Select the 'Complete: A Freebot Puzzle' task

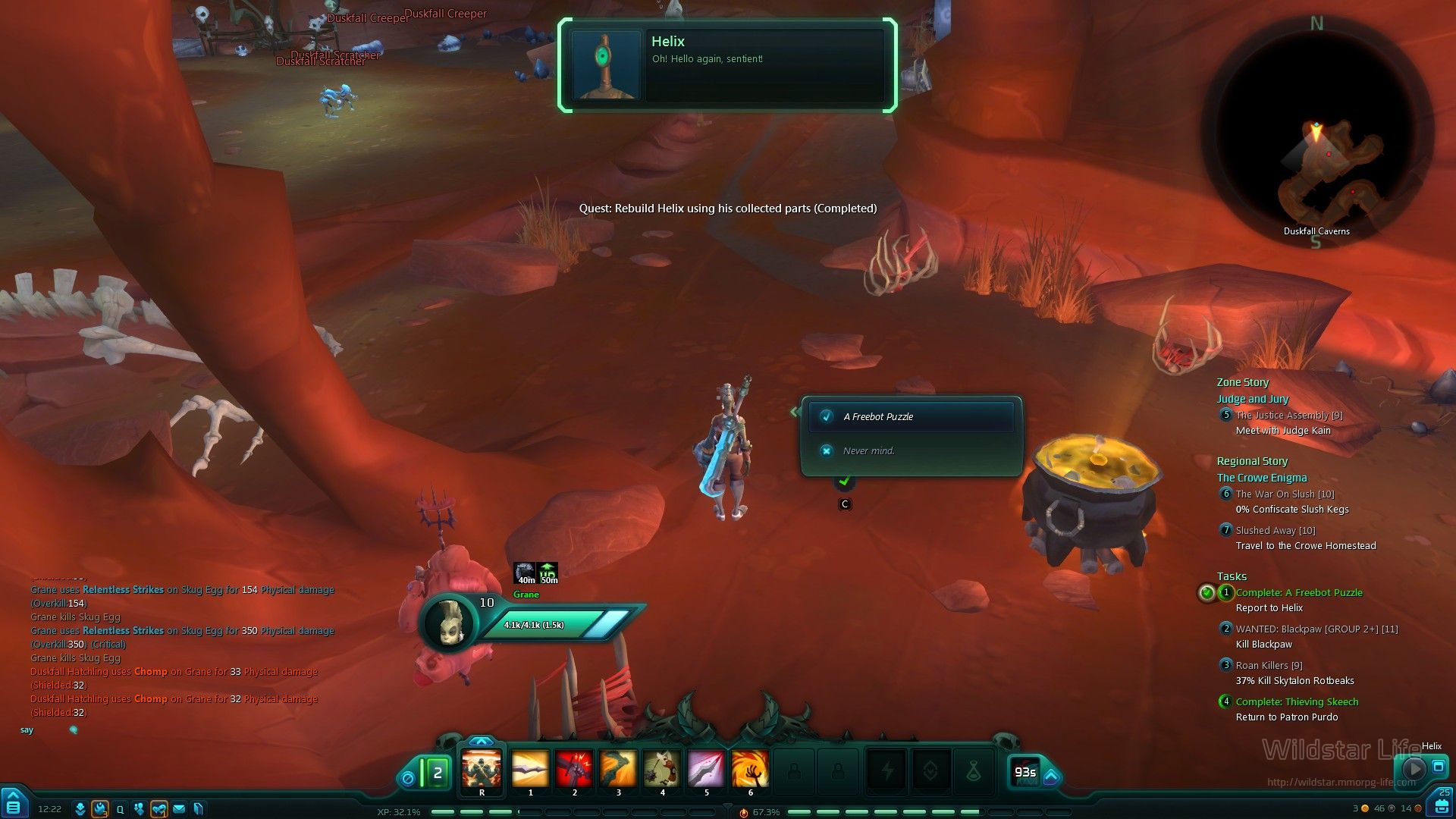click(1299, 593)
